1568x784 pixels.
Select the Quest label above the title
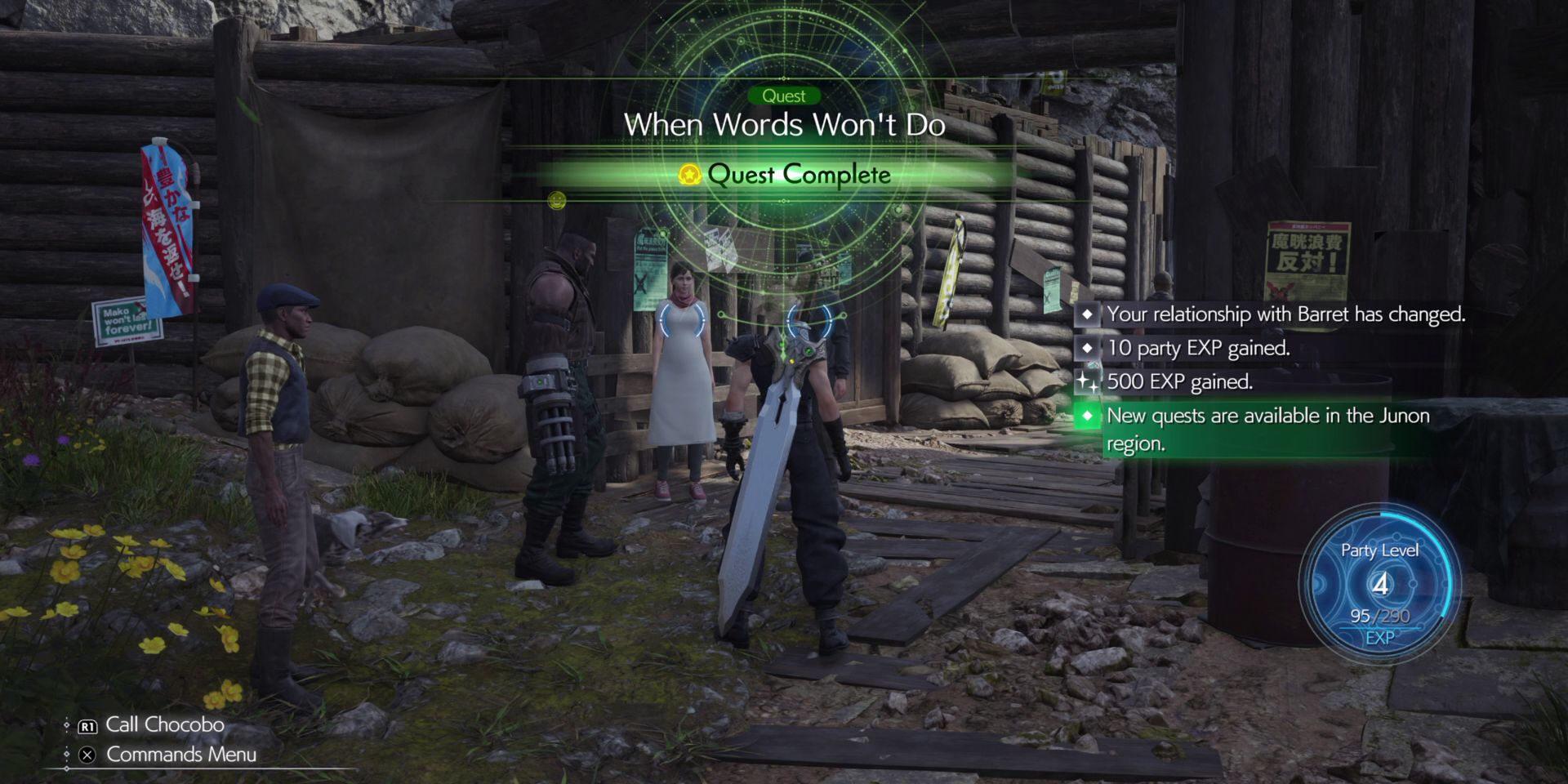click(786, 96)
